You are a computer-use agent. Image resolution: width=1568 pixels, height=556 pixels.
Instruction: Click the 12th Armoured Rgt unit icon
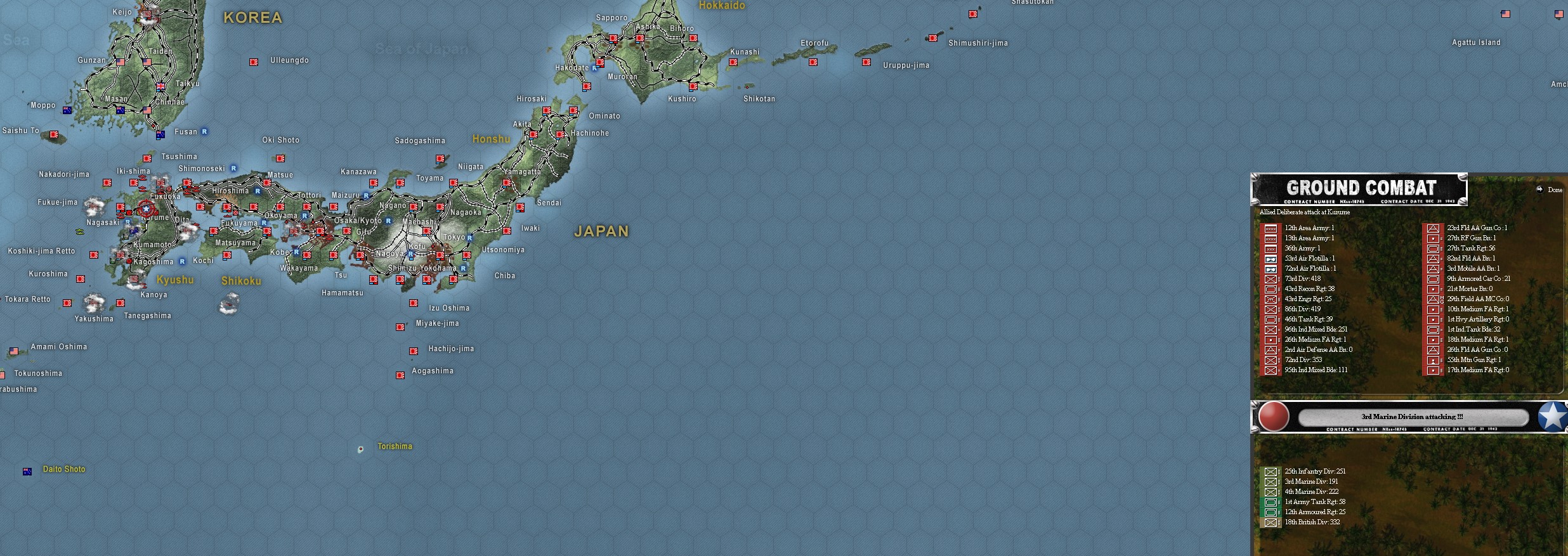coord(1271,512)
